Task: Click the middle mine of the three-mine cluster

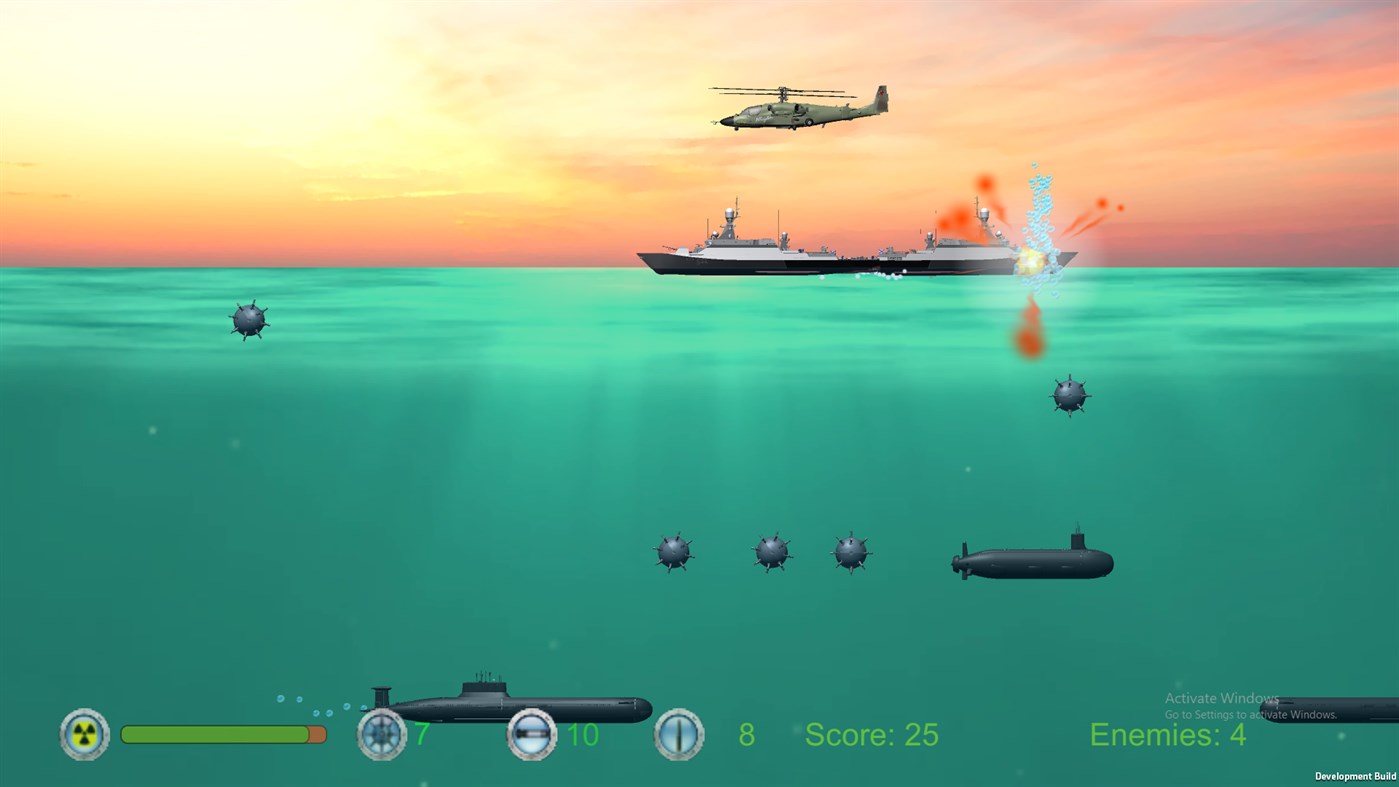Action: pos(770,552)
